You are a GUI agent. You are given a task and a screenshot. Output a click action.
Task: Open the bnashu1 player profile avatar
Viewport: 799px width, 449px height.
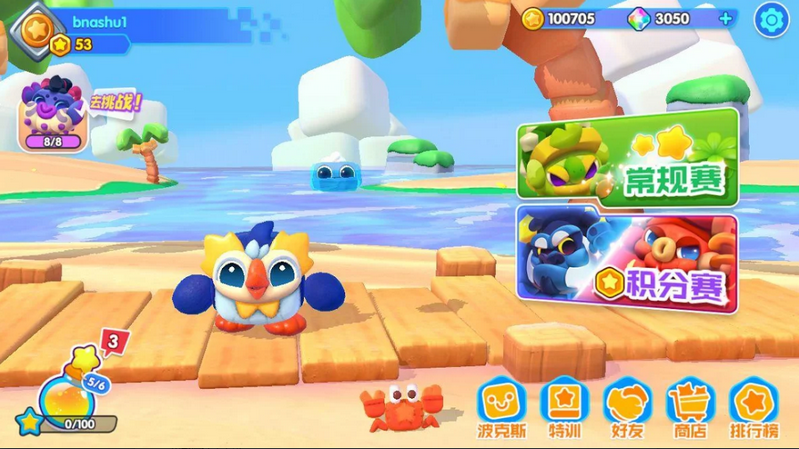tap(37, 27)
